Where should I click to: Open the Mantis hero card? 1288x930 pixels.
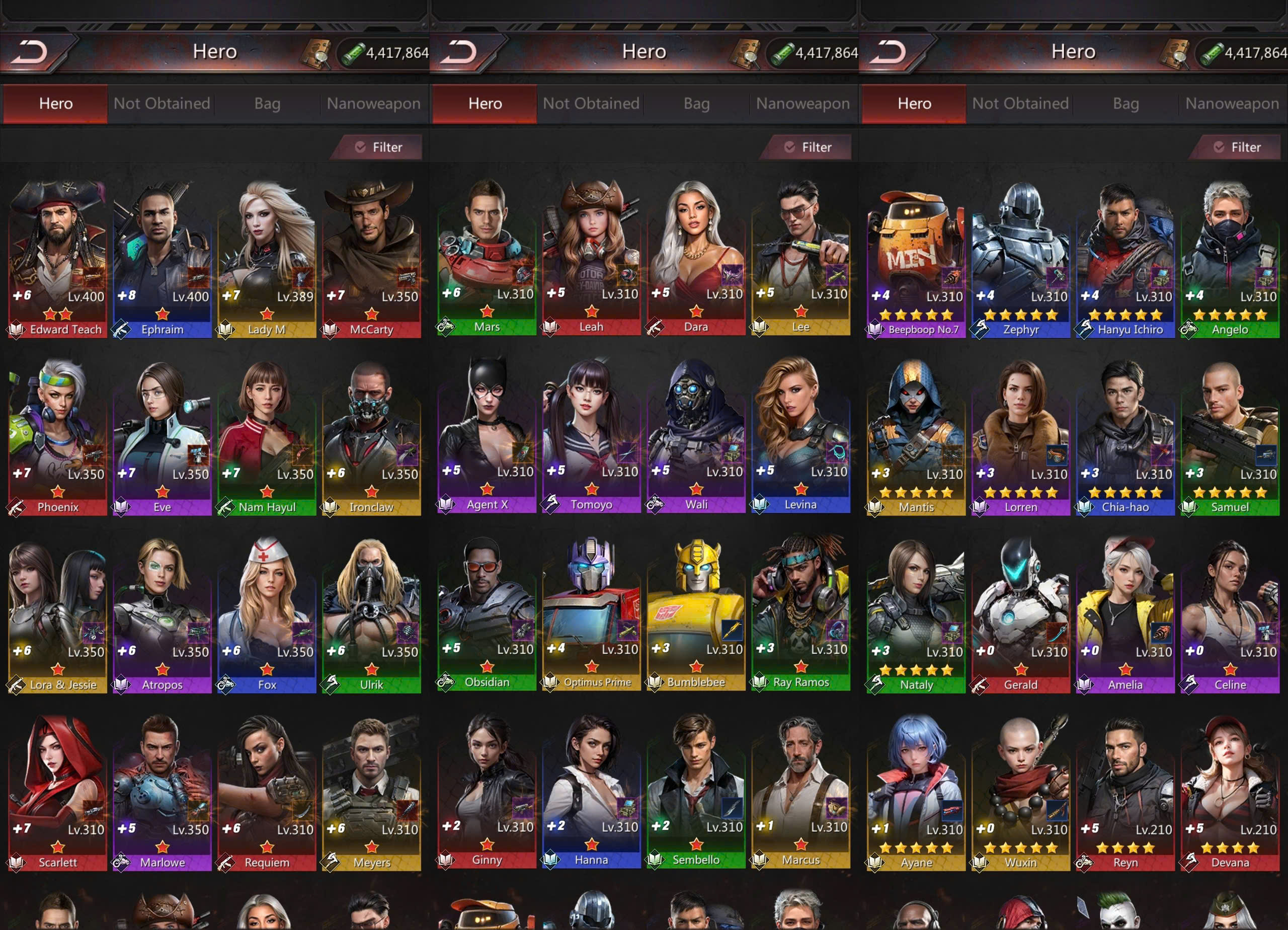(x=916, y=436)
